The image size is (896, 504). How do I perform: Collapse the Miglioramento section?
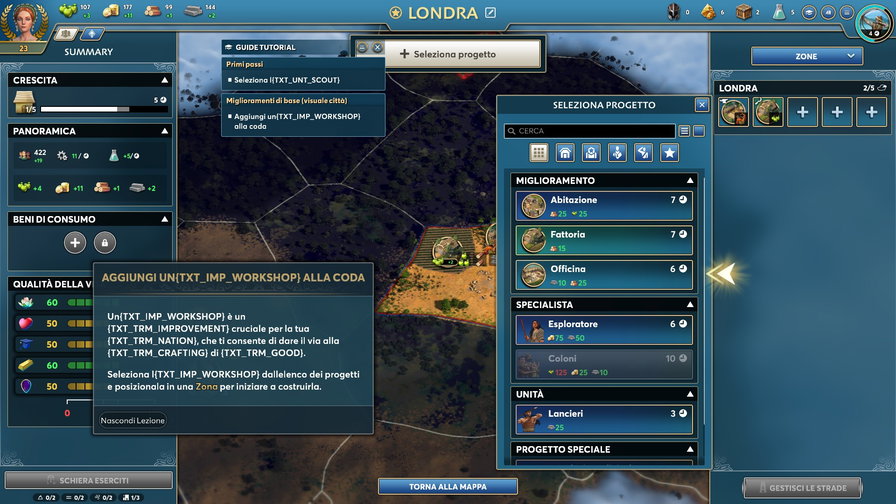690,181
